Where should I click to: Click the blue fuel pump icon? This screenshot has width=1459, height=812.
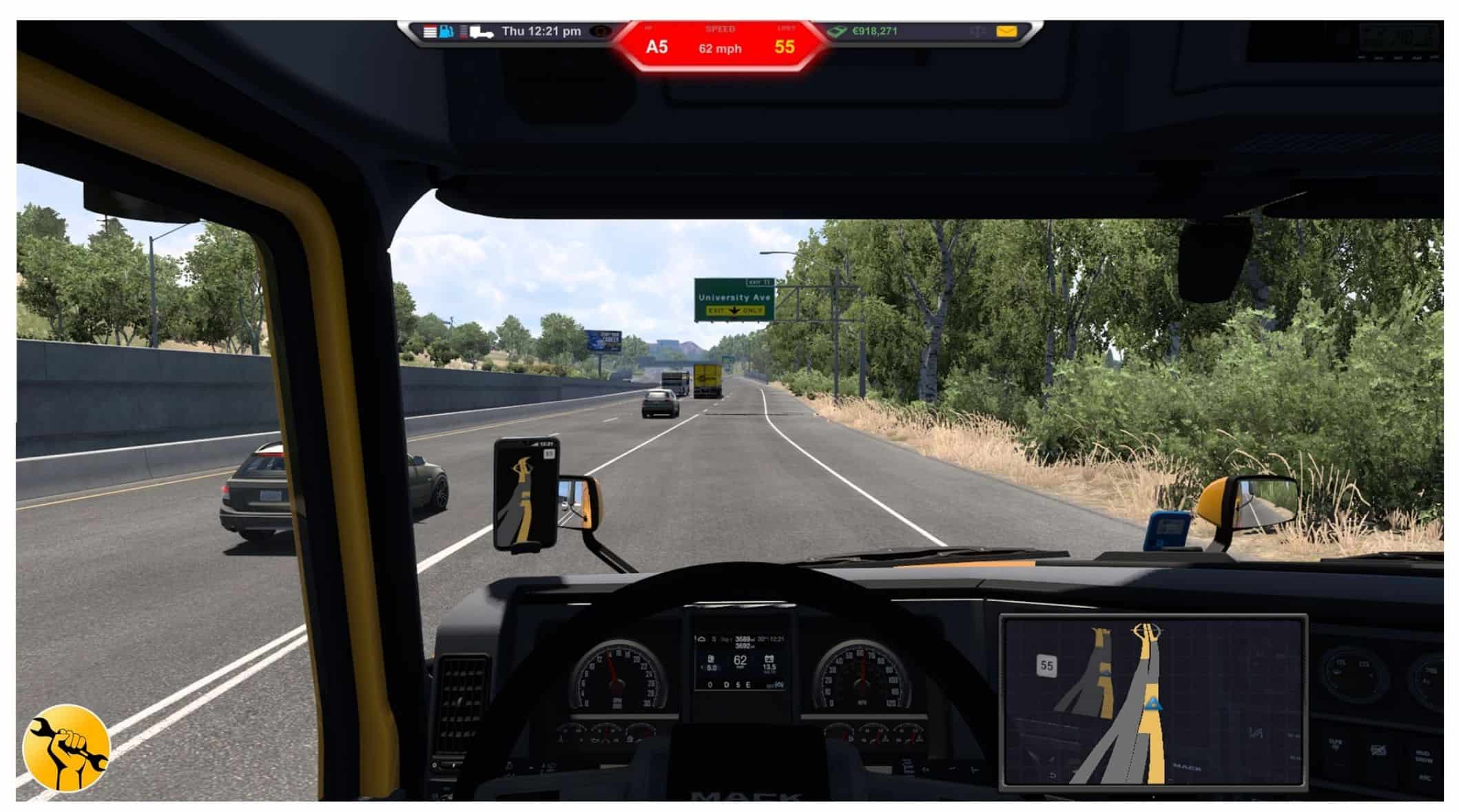[x=446, y=32]
